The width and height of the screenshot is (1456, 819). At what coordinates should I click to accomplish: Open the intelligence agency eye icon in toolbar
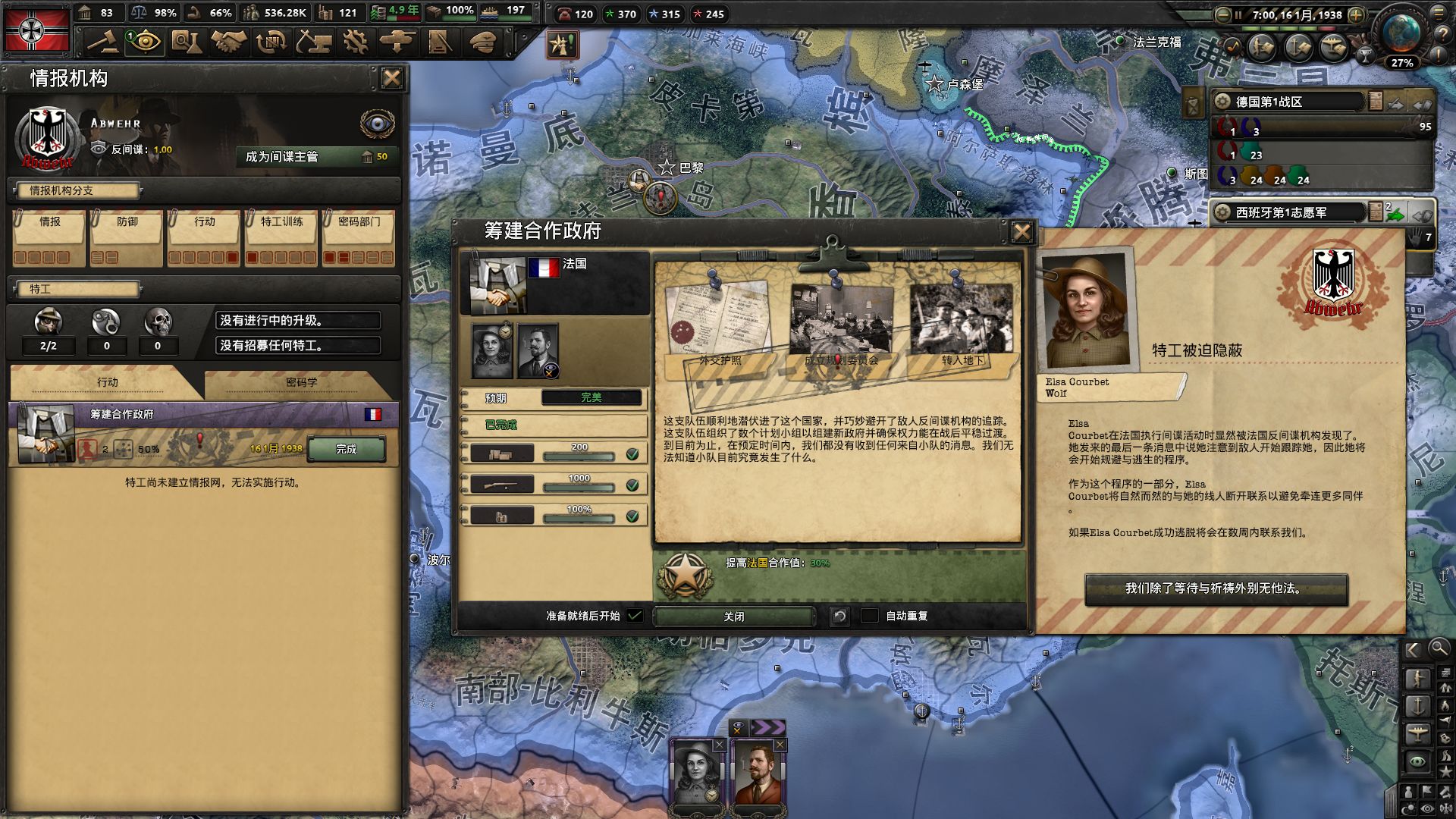tap(144, 42)
